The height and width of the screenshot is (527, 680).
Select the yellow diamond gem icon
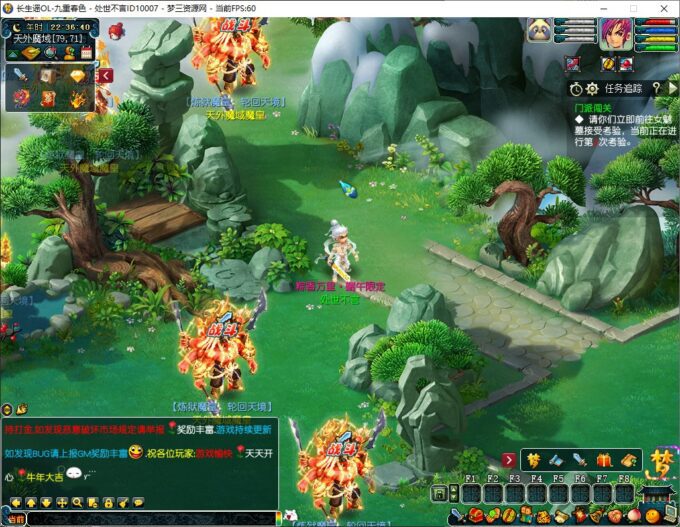click(x=78, y=76)
